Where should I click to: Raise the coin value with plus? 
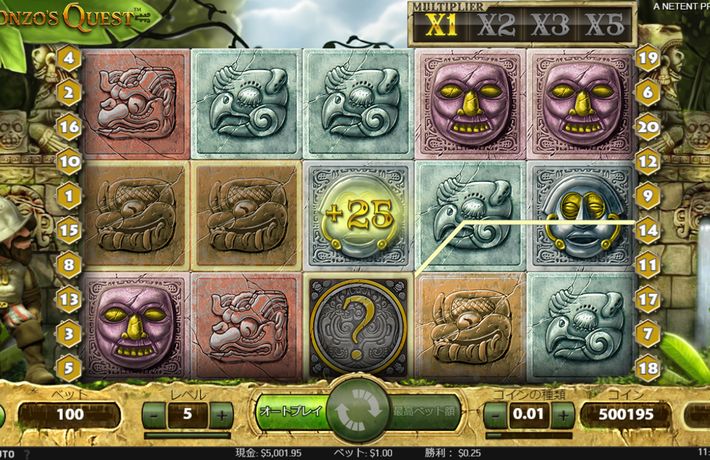[561, 413]
